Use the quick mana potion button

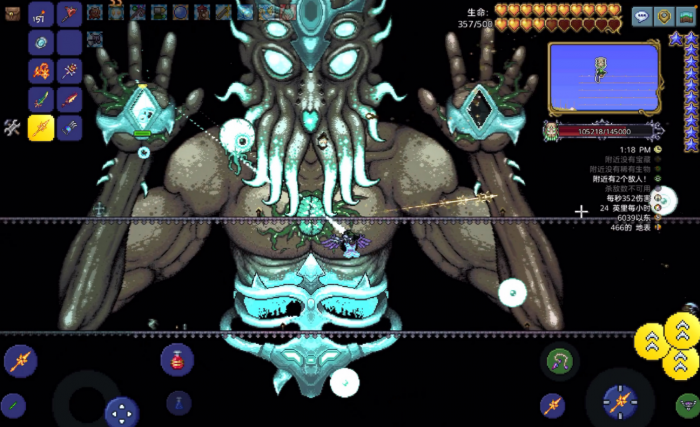[177, 404]
